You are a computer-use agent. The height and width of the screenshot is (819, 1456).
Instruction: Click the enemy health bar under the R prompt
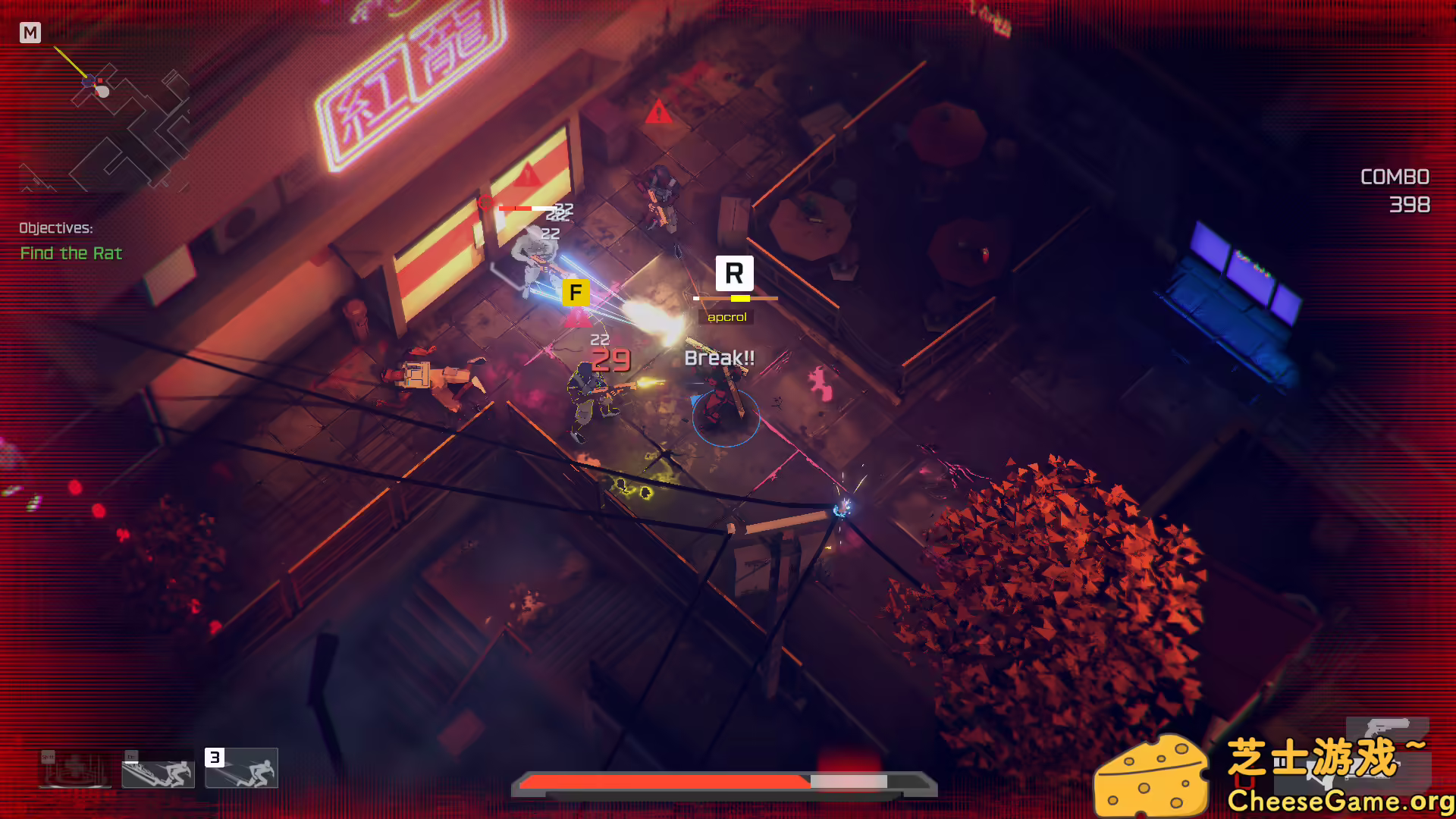735,299
